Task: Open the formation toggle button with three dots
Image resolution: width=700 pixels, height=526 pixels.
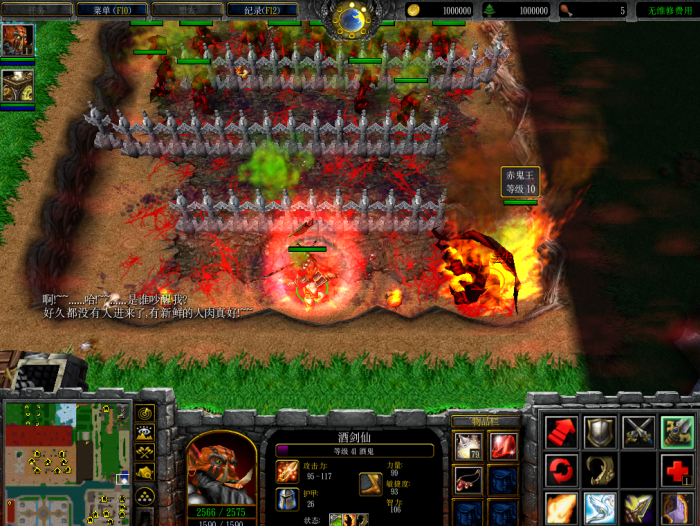Action: (145, 495)
